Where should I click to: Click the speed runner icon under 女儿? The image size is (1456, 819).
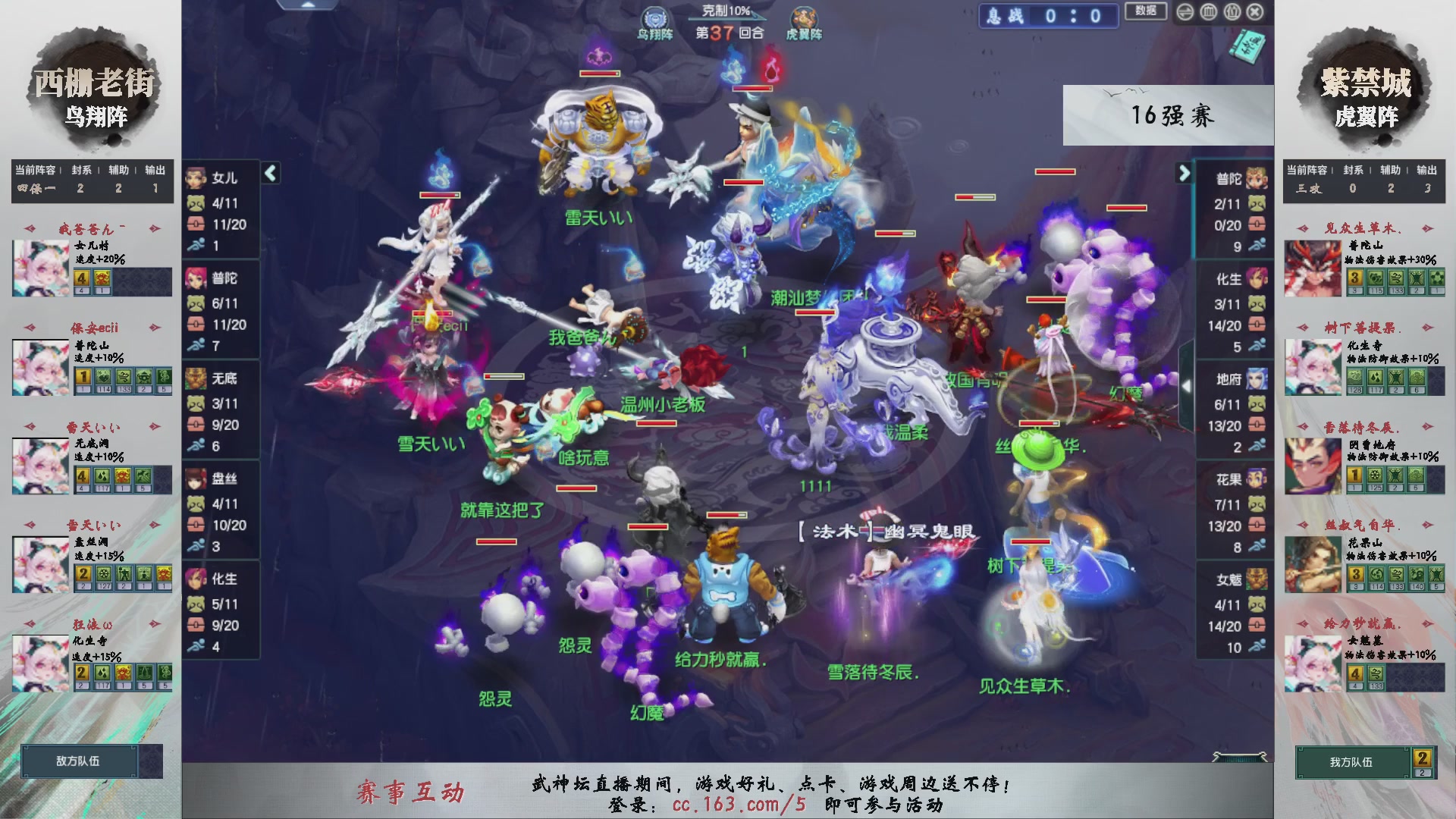(x=196, y=243)
